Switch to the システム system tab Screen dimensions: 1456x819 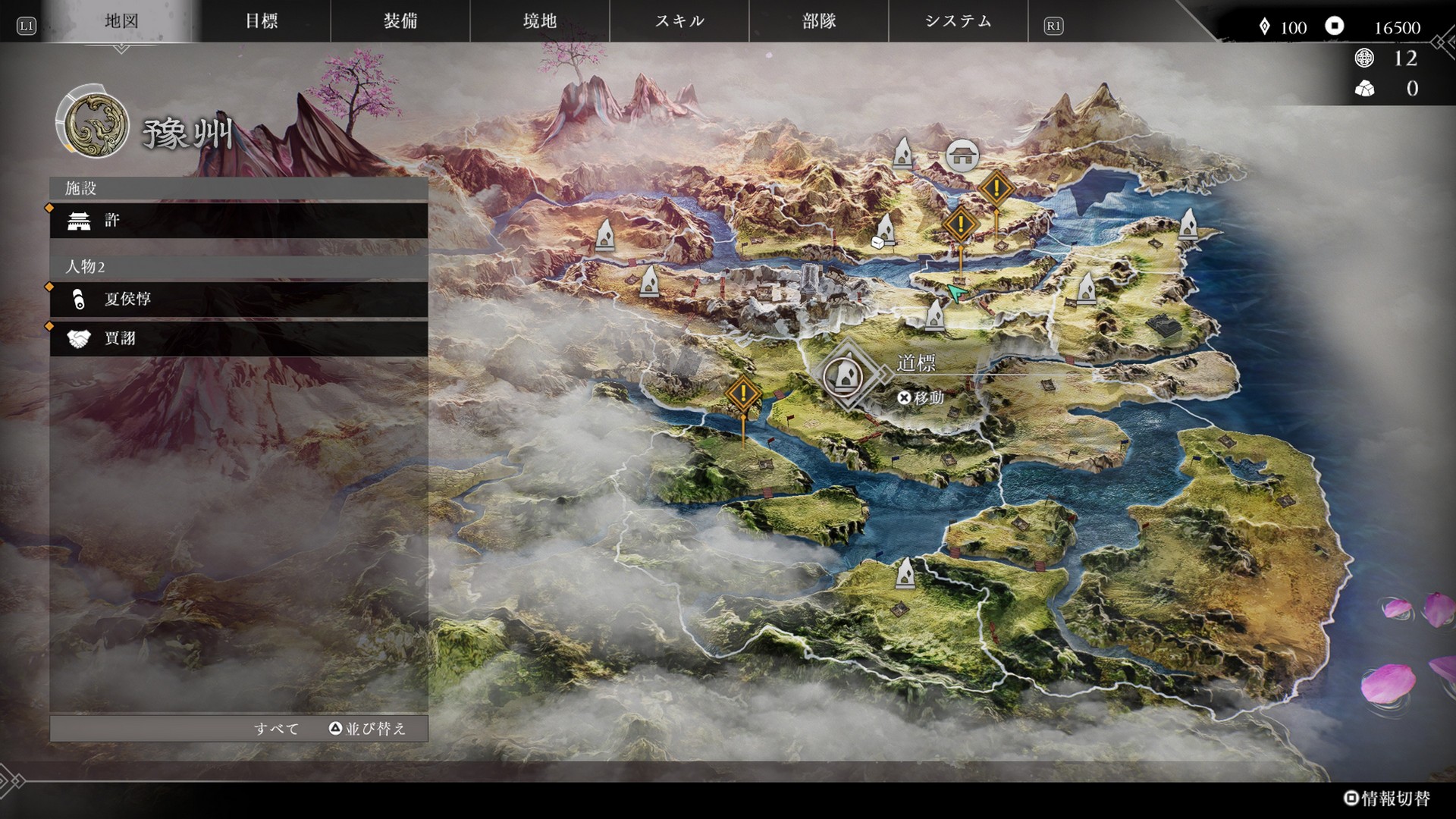pos(959,21)
